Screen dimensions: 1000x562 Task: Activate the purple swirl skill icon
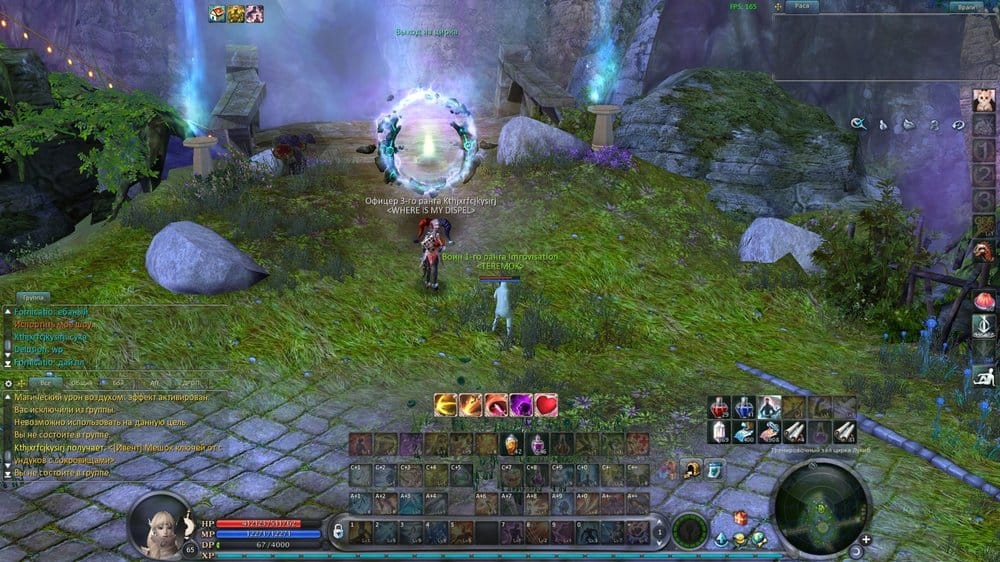521,405
